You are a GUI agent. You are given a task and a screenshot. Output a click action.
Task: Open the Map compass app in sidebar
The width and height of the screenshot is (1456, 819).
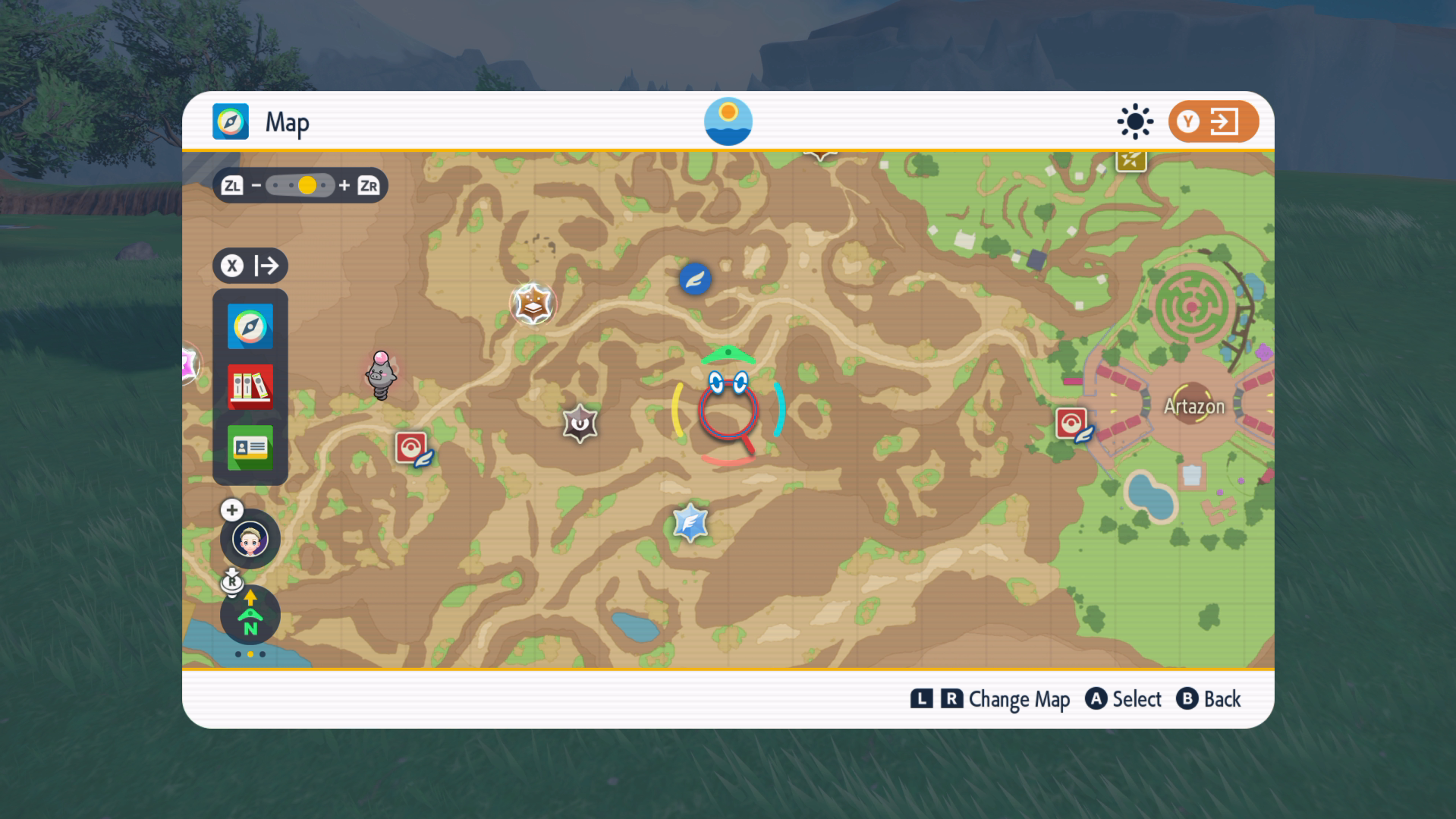250,327
